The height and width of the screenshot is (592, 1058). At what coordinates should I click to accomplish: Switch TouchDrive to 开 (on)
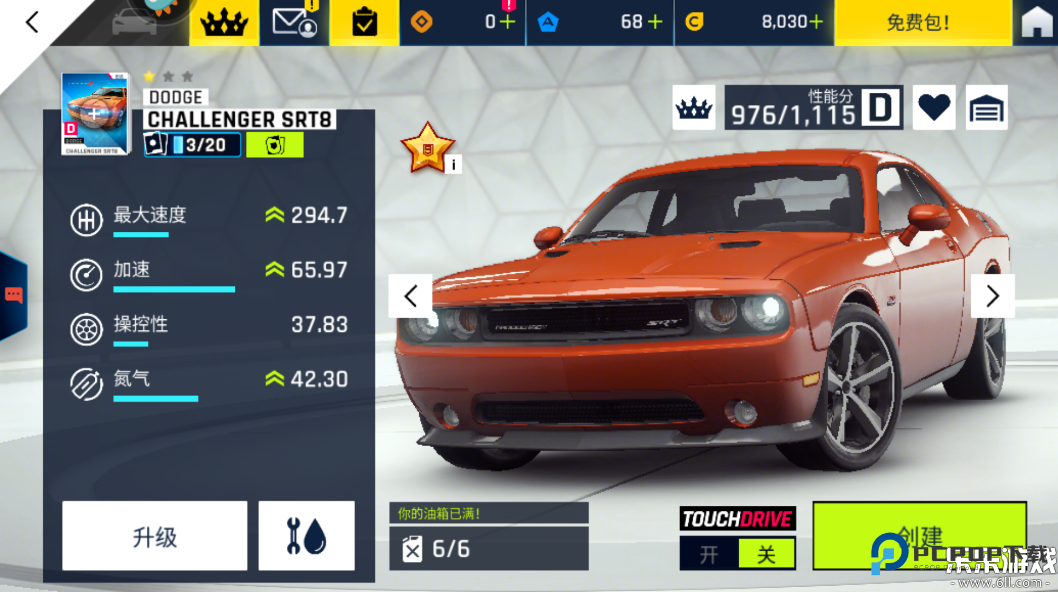709,554
